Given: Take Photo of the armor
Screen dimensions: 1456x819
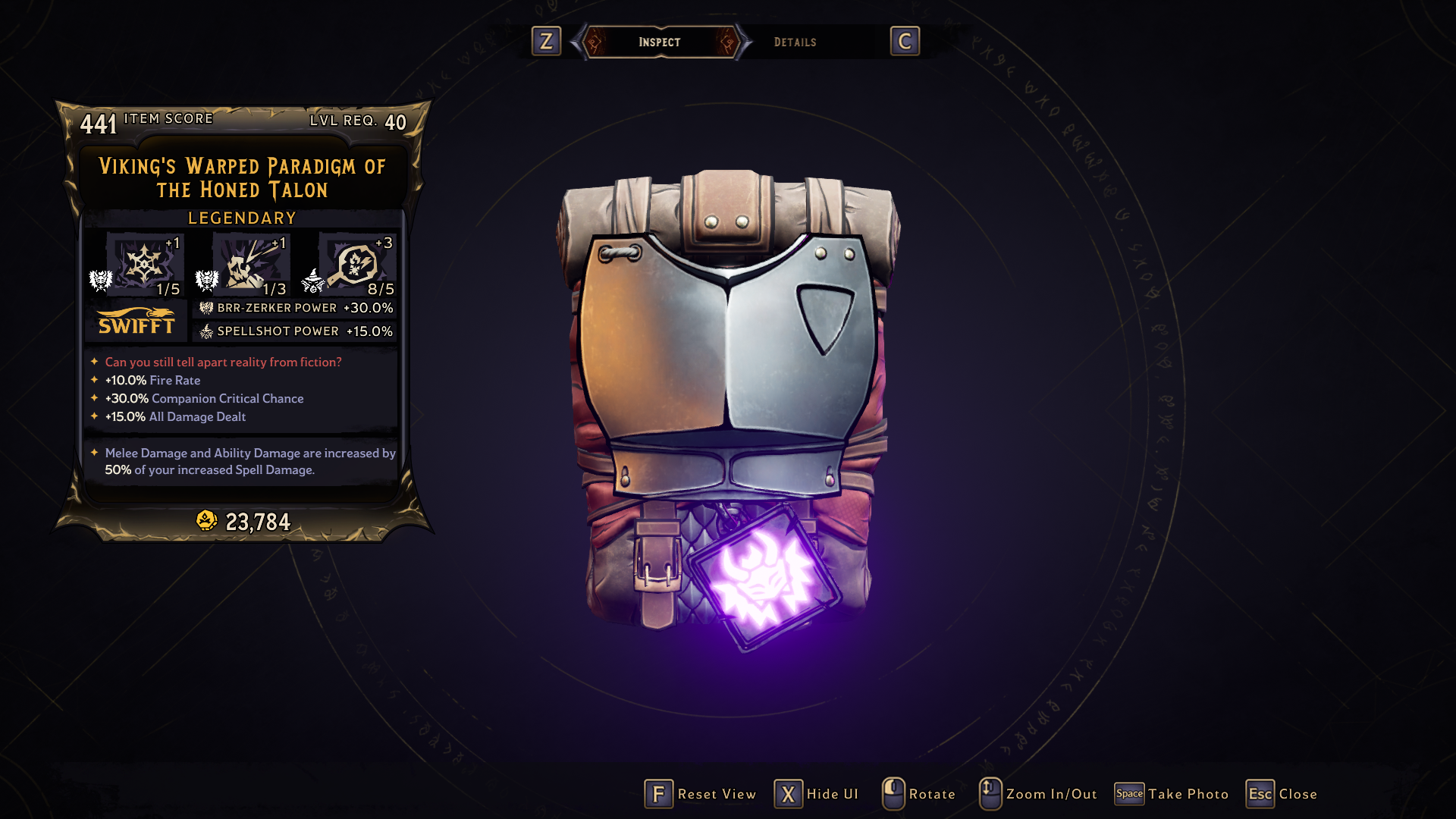Looking at the screenshot, I should [x=1172, y=794].
